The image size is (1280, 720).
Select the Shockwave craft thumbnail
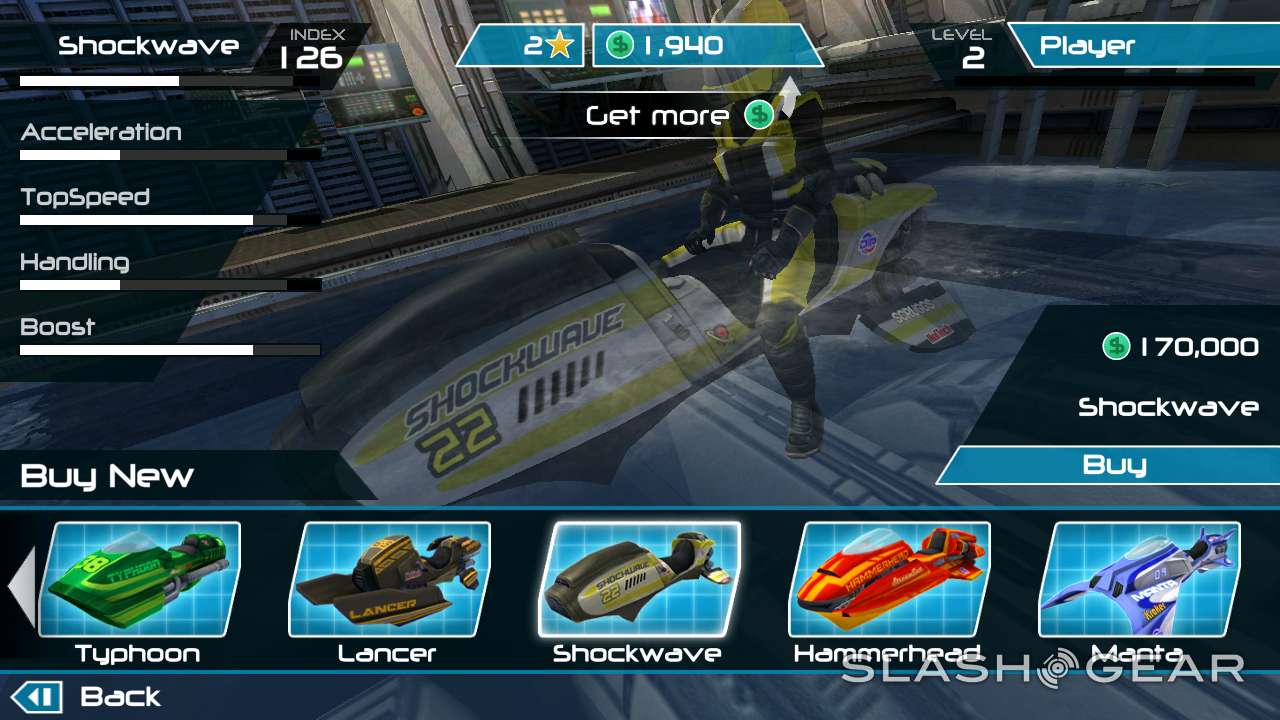pos(639,580)
